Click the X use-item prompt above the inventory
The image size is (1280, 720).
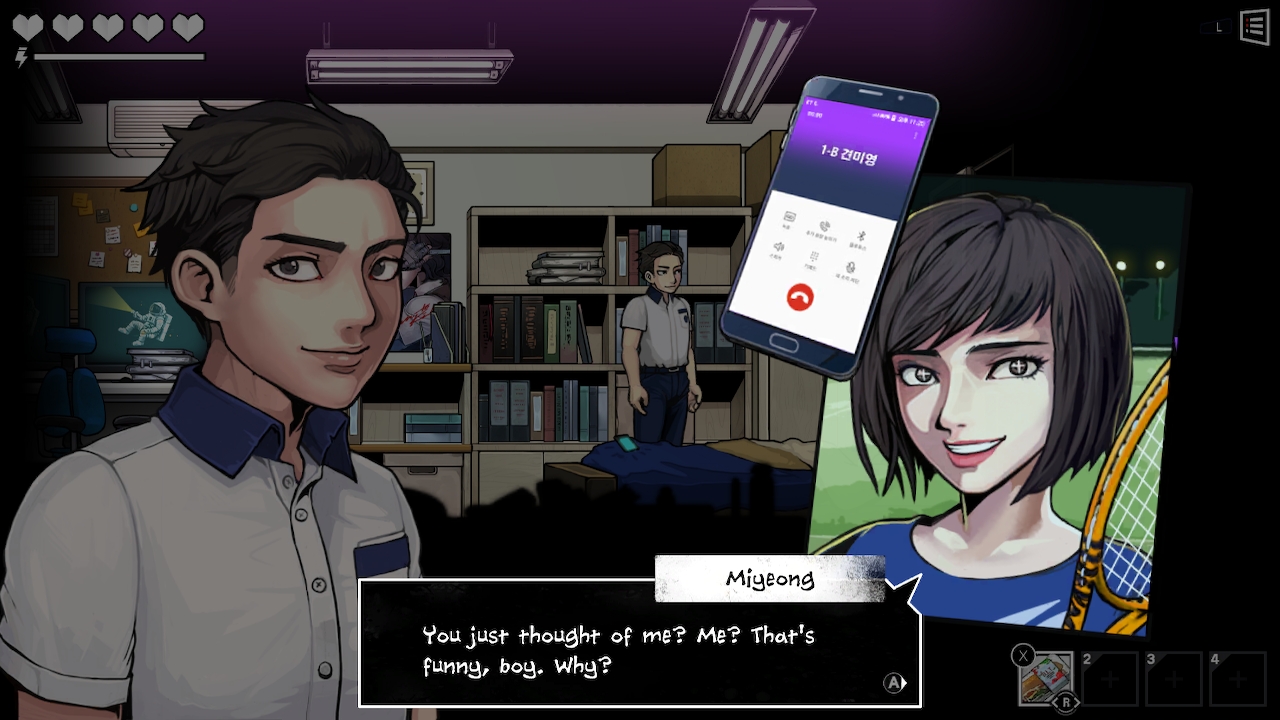[1023, 654]
